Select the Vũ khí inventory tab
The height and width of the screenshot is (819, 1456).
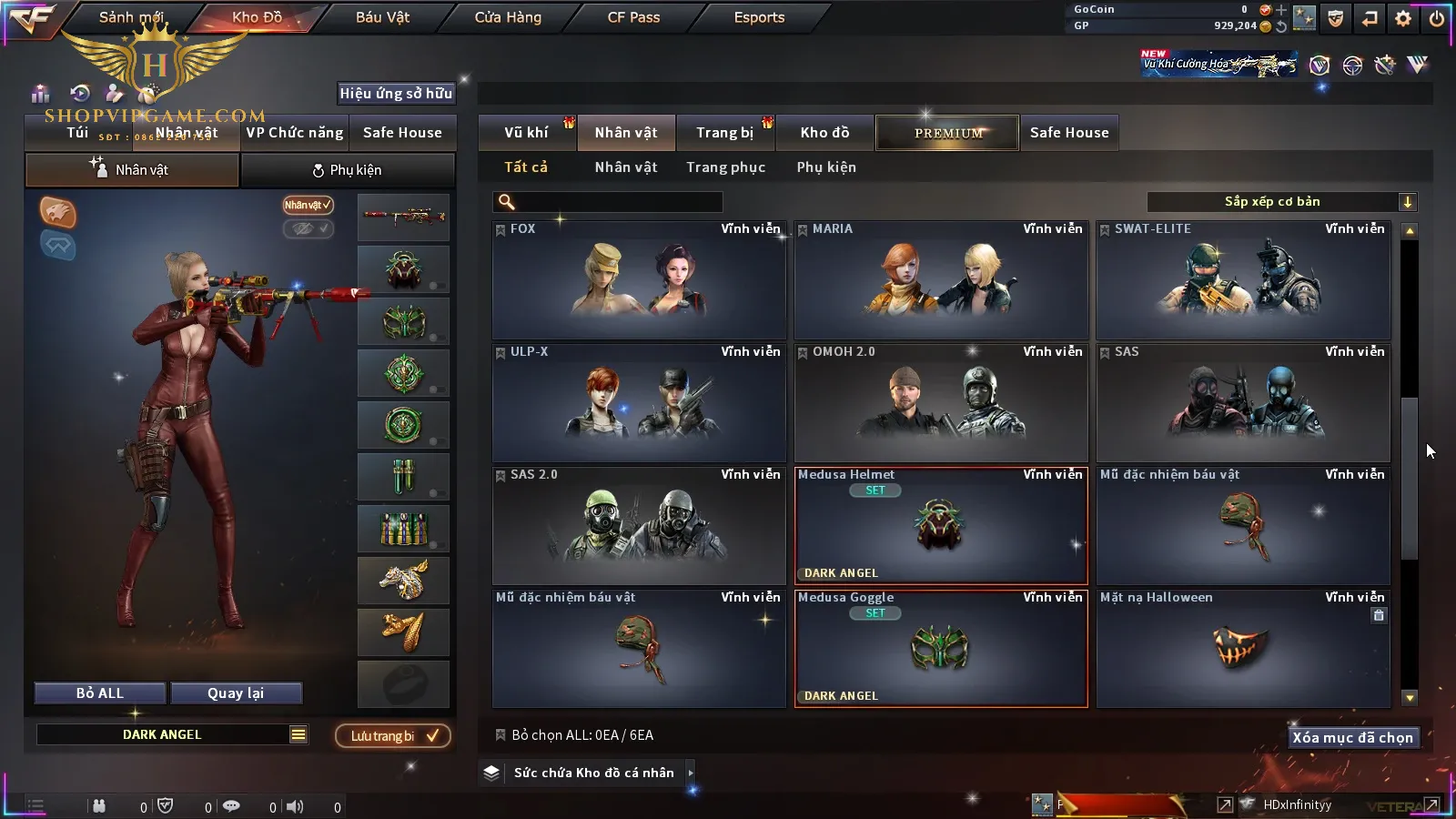(x=526, y=133)
